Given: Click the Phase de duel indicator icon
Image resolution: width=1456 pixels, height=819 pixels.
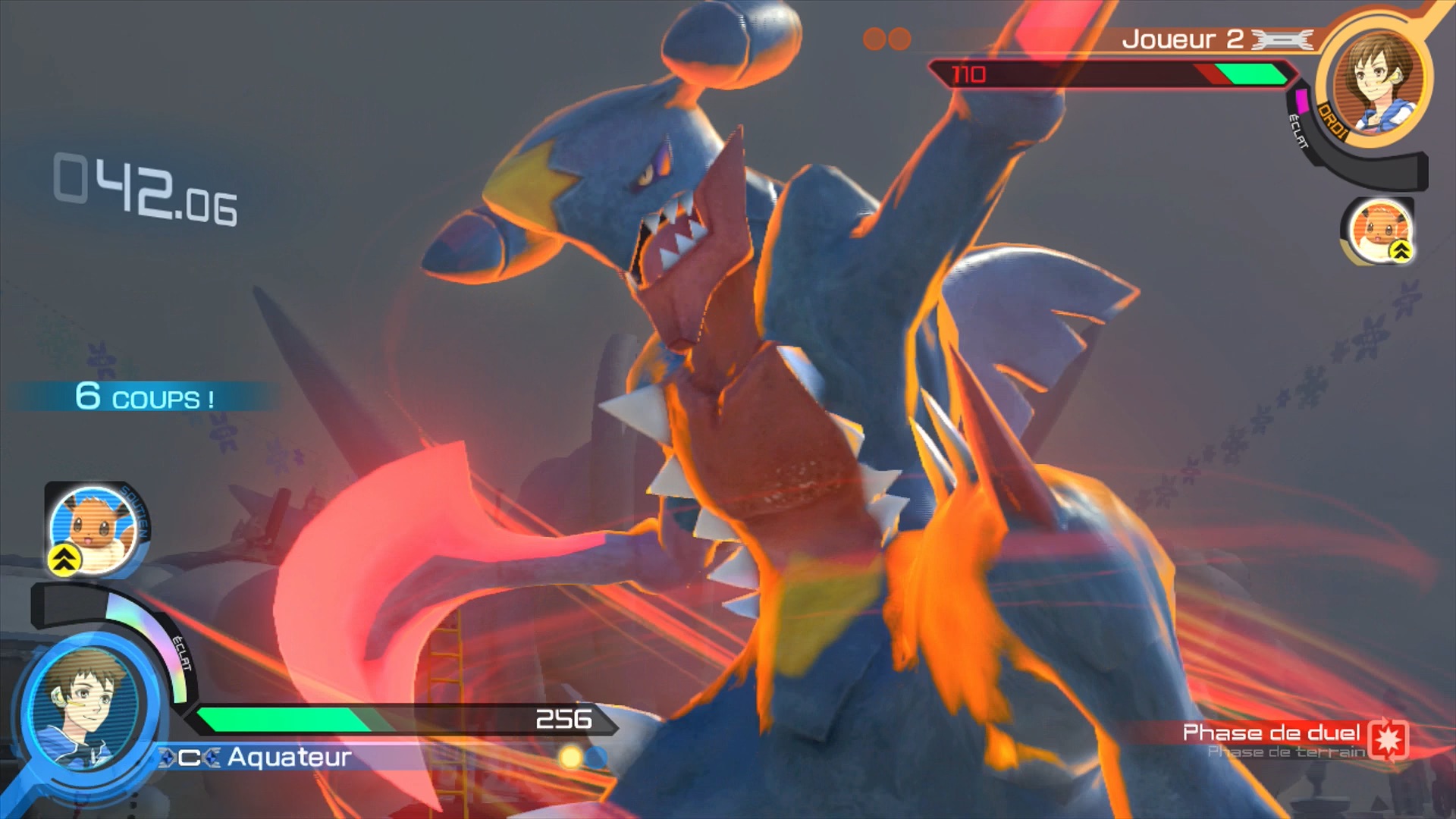Looking at the screenshot, I should pos(1389,739).
